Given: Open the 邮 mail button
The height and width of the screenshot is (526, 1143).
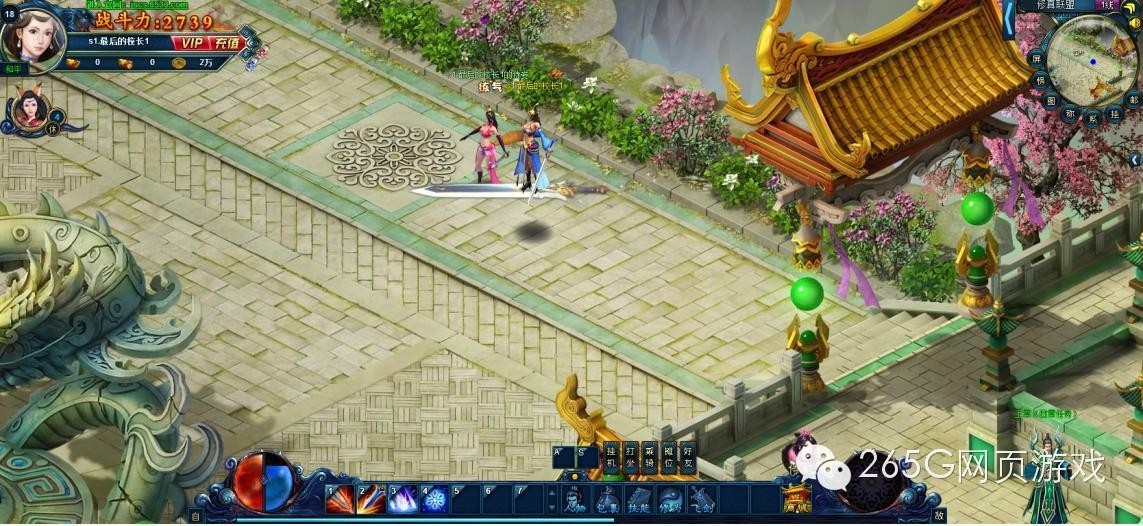Looking at the screenshot, I should (1134, 100).
